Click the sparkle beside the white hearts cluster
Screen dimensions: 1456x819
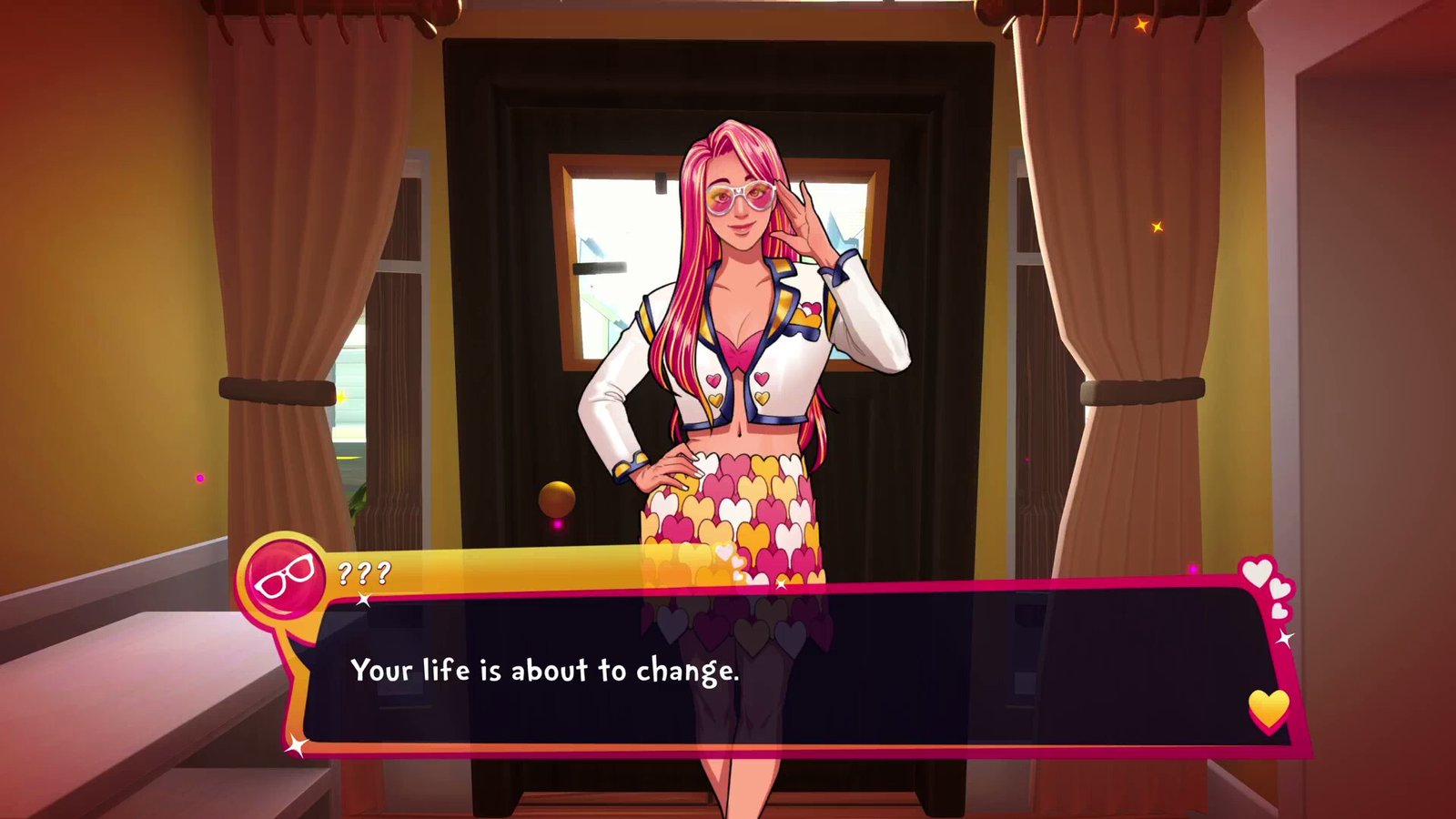coord(1285,637)
